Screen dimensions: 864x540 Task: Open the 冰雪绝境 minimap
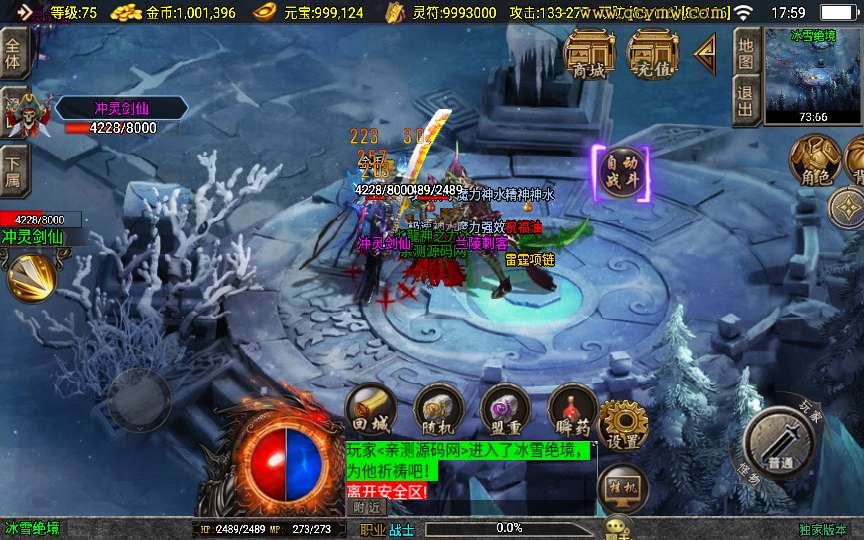pyautogui.click(x=812, y=74)
